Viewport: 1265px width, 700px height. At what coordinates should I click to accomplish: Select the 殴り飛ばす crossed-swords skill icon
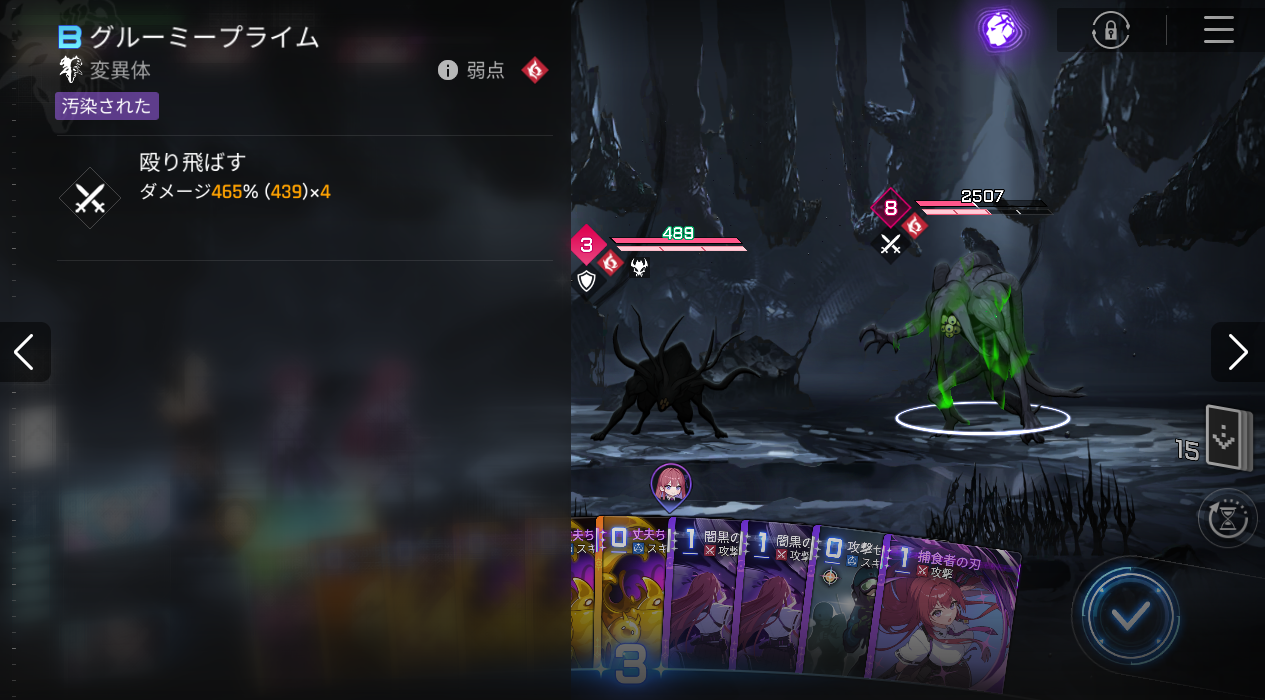click(90, 198)
